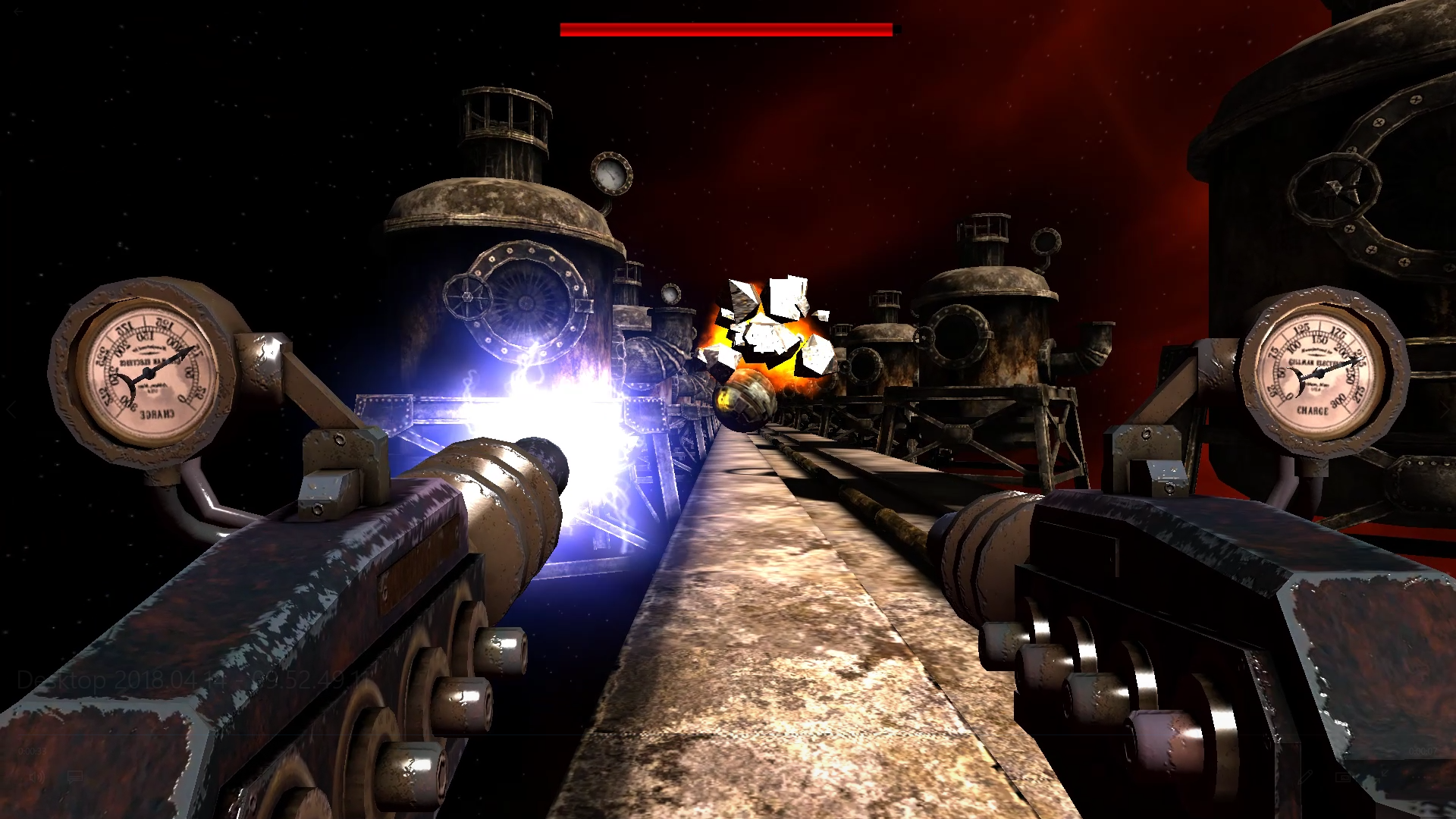
Task: Open the volume flyout from the speaker icon
Action: [x=37, y=777]
